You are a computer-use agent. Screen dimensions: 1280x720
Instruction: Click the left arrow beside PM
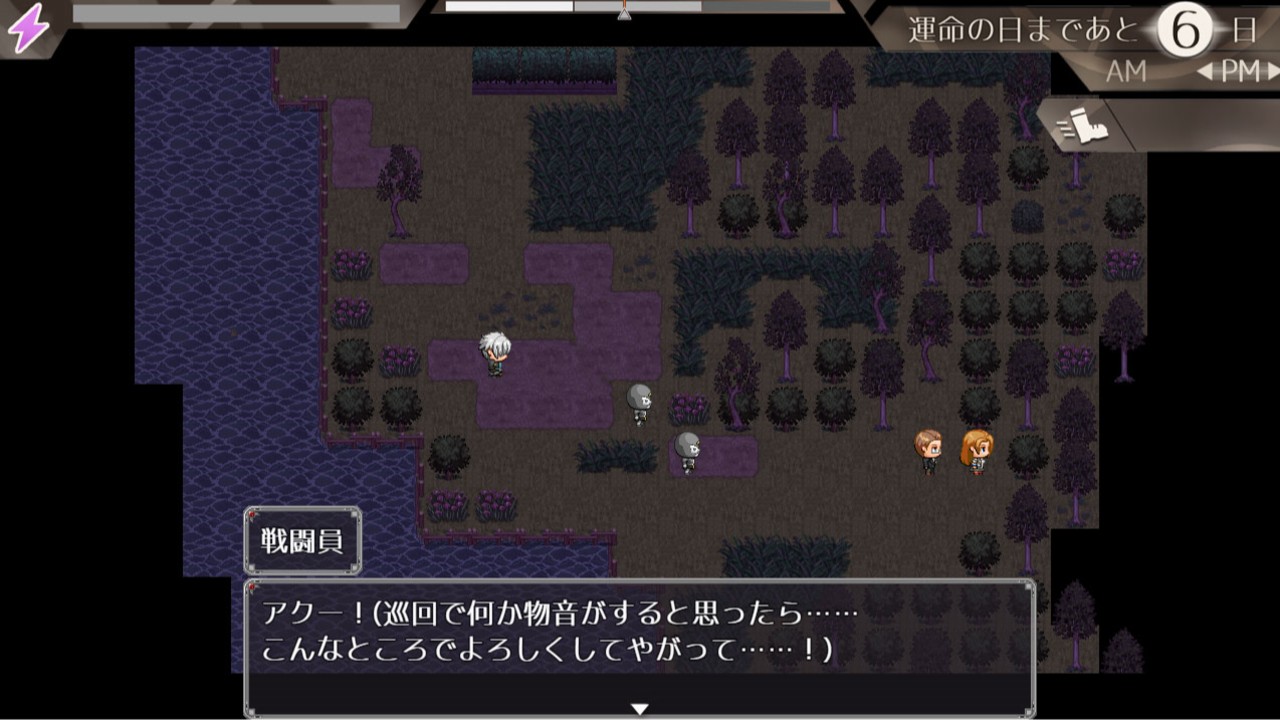coord(1205,72)
